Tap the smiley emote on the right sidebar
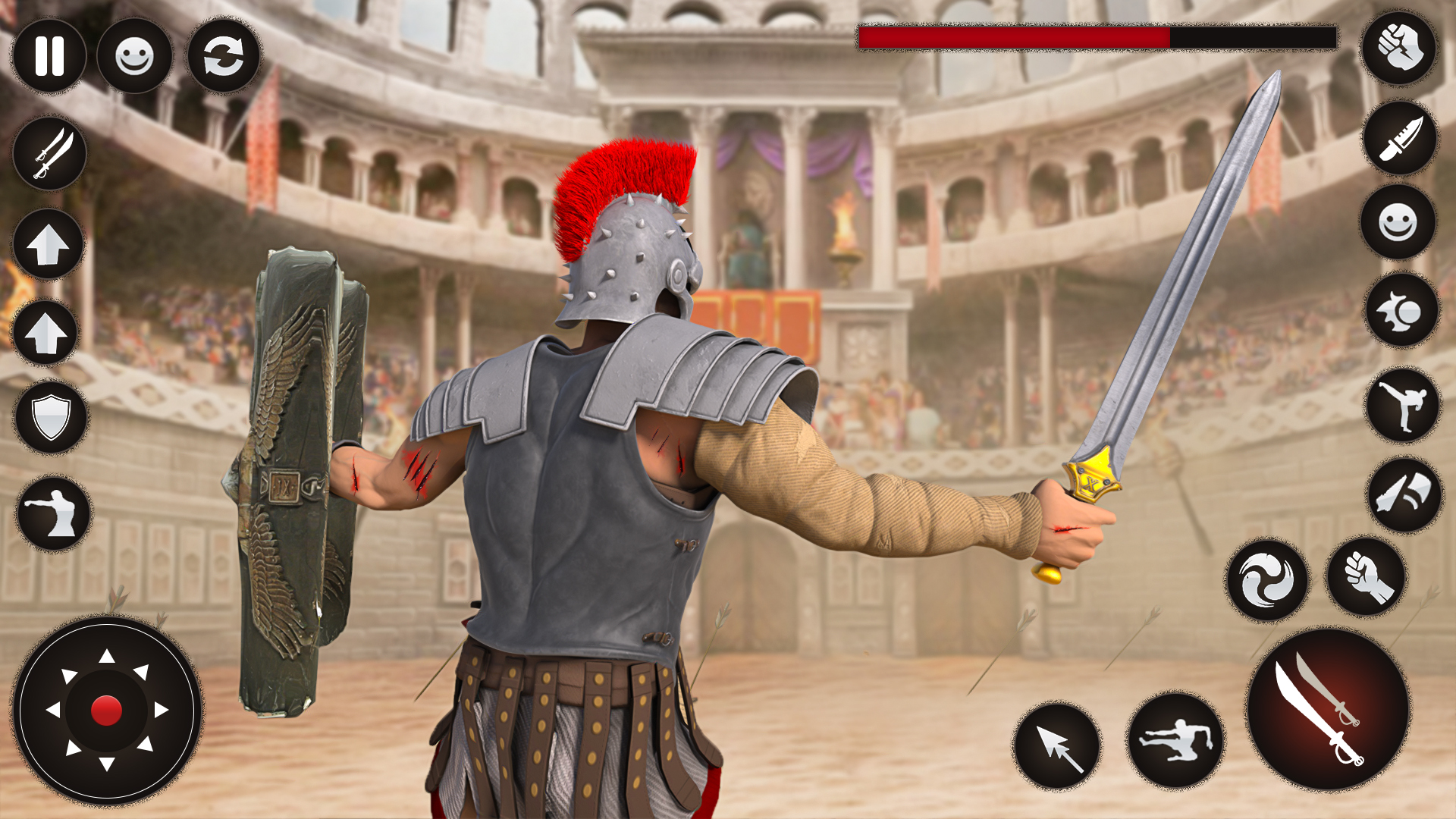The height and width of the screenshot is (819, 1456). pos(1398,225)
